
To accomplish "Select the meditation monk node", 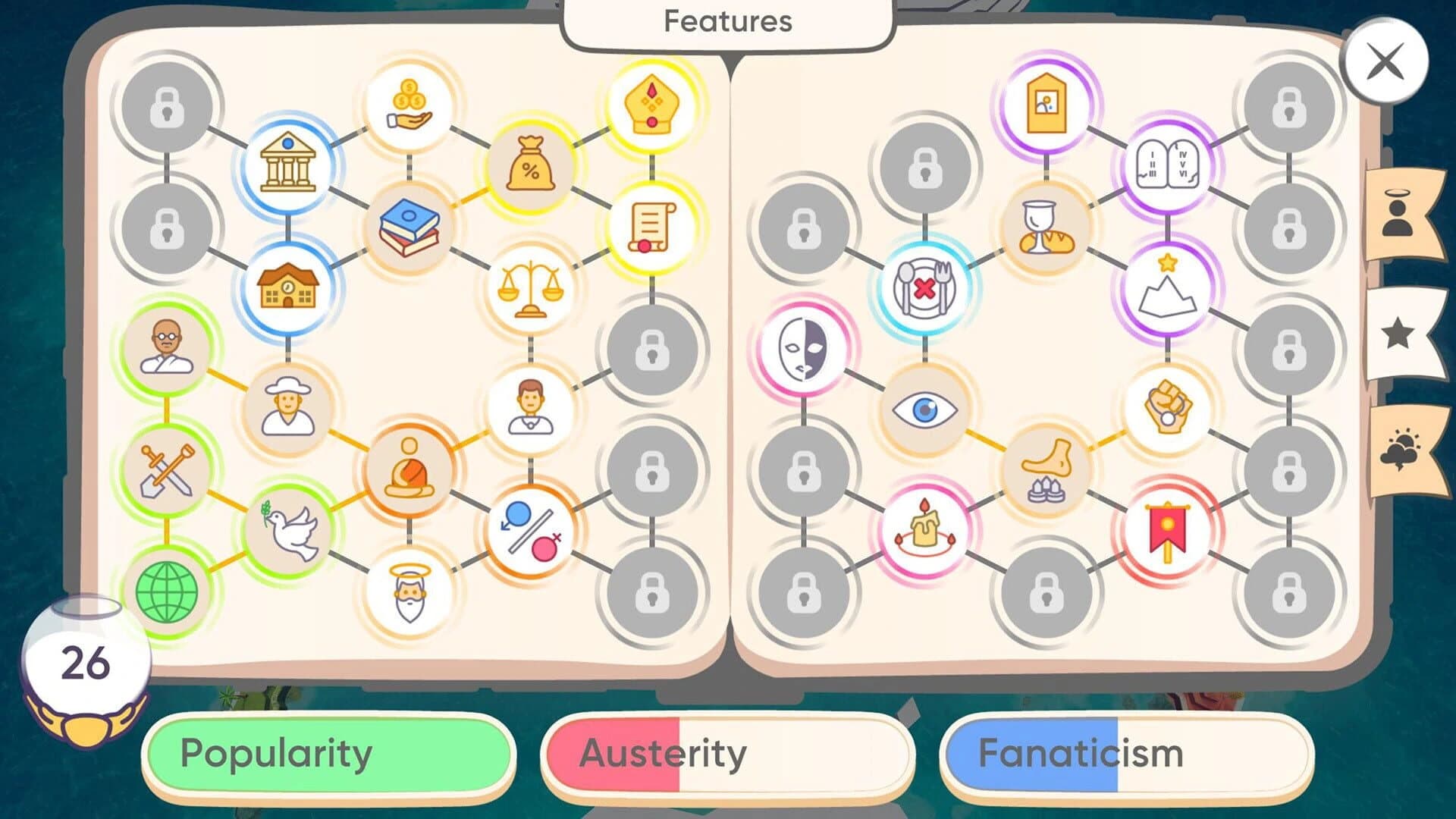I will pyautogui.click(x=409, y=468).
